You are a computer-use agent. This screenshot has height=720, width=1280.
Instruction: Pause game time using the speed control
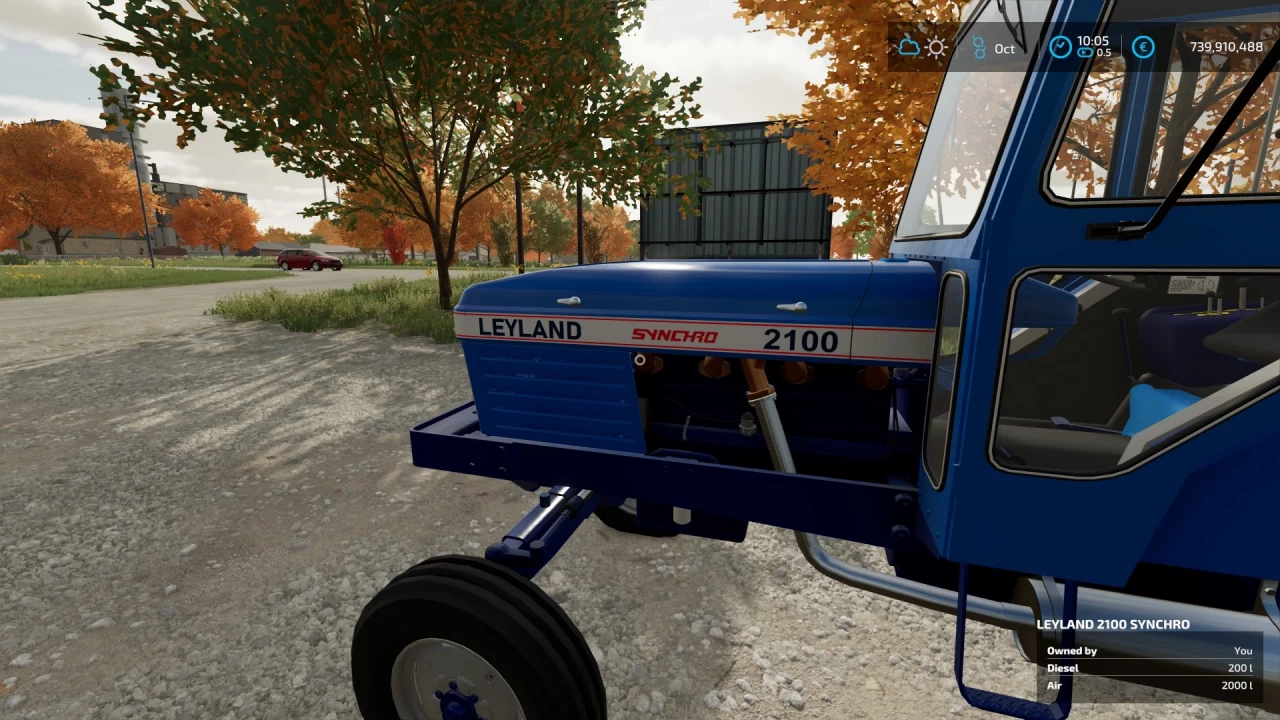point(1084,52)
